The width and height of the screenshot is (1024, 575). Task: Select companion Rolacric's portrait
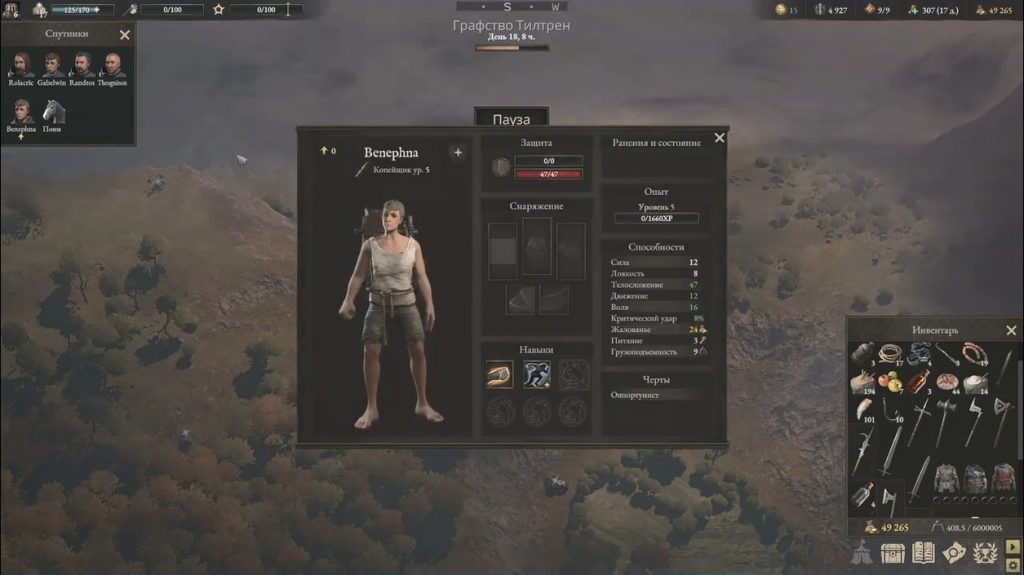click(x=21, y=66)
